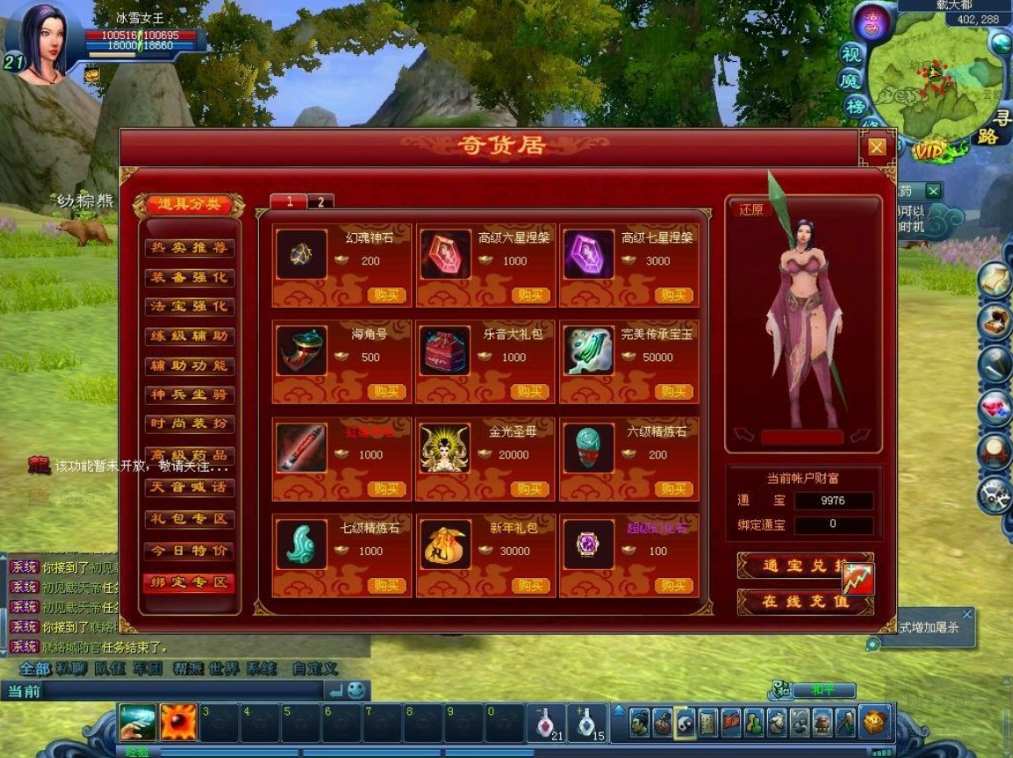Close the 奇货居 shop window
Image resolution: width=1013 pixels, height=758 pixels.
coord(876,148)
